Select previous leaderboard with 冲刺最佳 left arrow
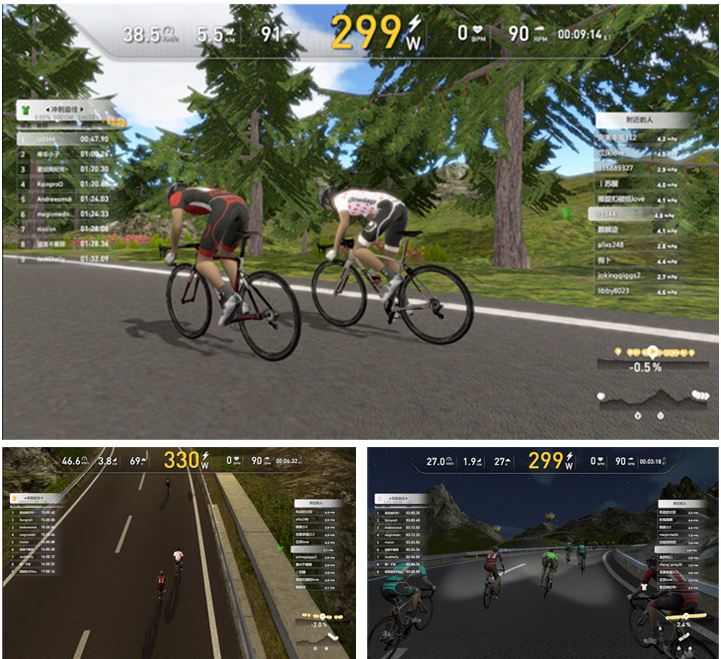Image resolution: width=721 pixels, height=659 pixels. pos(48,109)
